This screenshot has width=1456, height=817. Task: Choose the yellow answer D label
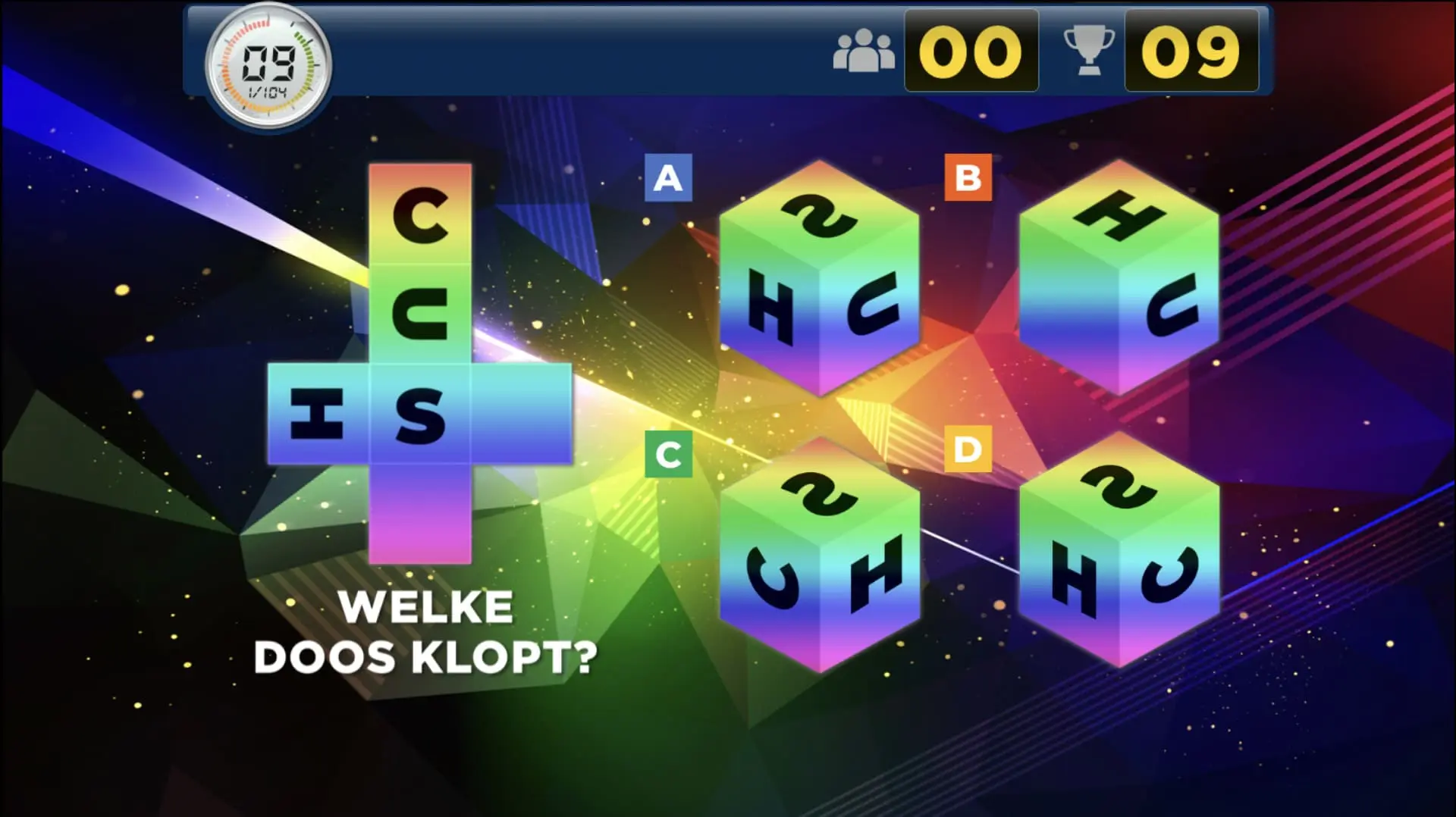[x=968, y=449]
